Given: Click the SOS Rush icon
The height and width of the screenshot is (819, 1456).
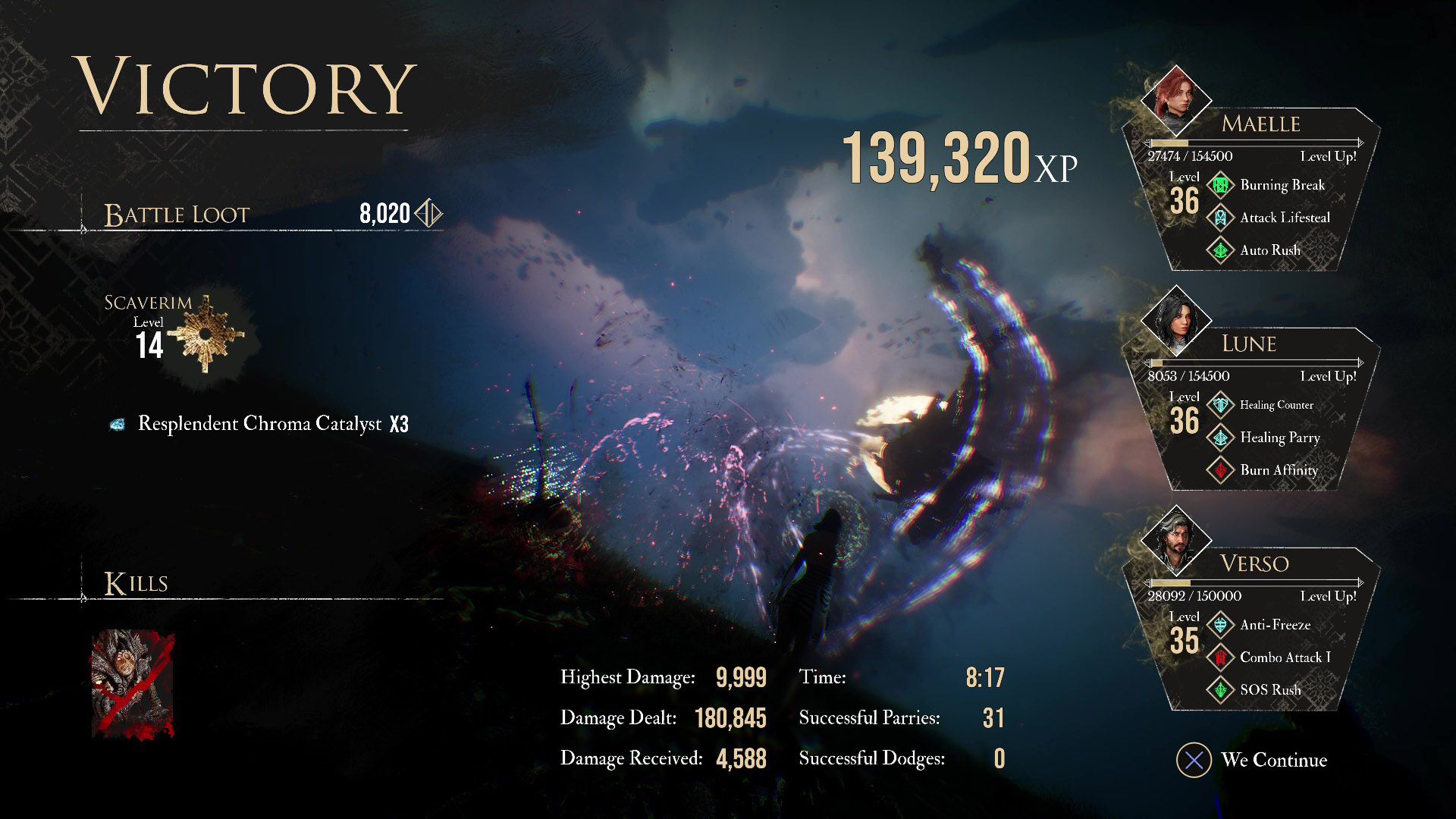Looking at the screenshot, I should tap(1220, 690).
